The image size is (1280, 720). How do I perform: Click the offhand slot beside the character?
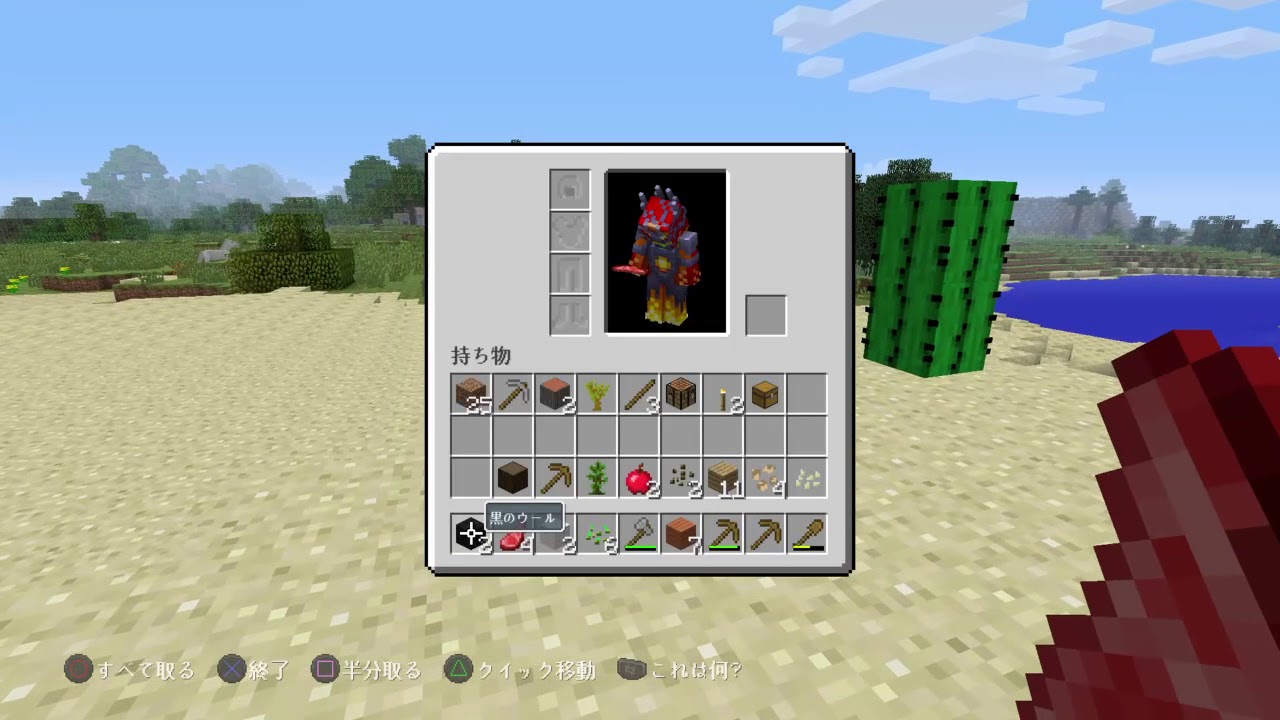[765, 315]
